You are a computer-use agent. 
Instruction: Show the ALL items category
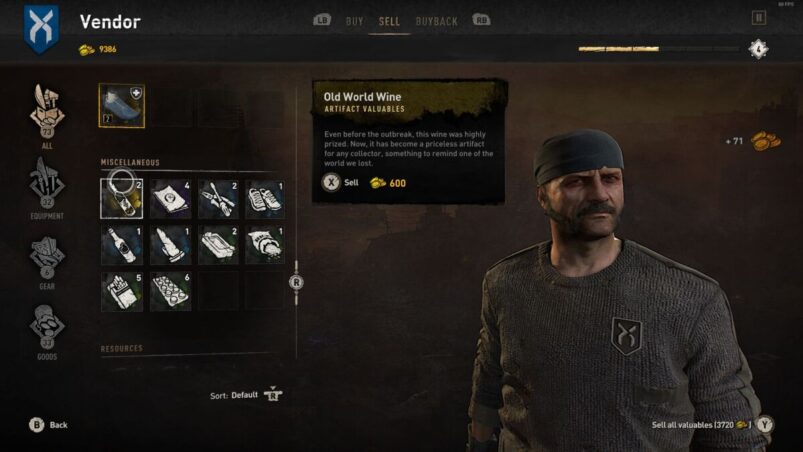(47, 112)
